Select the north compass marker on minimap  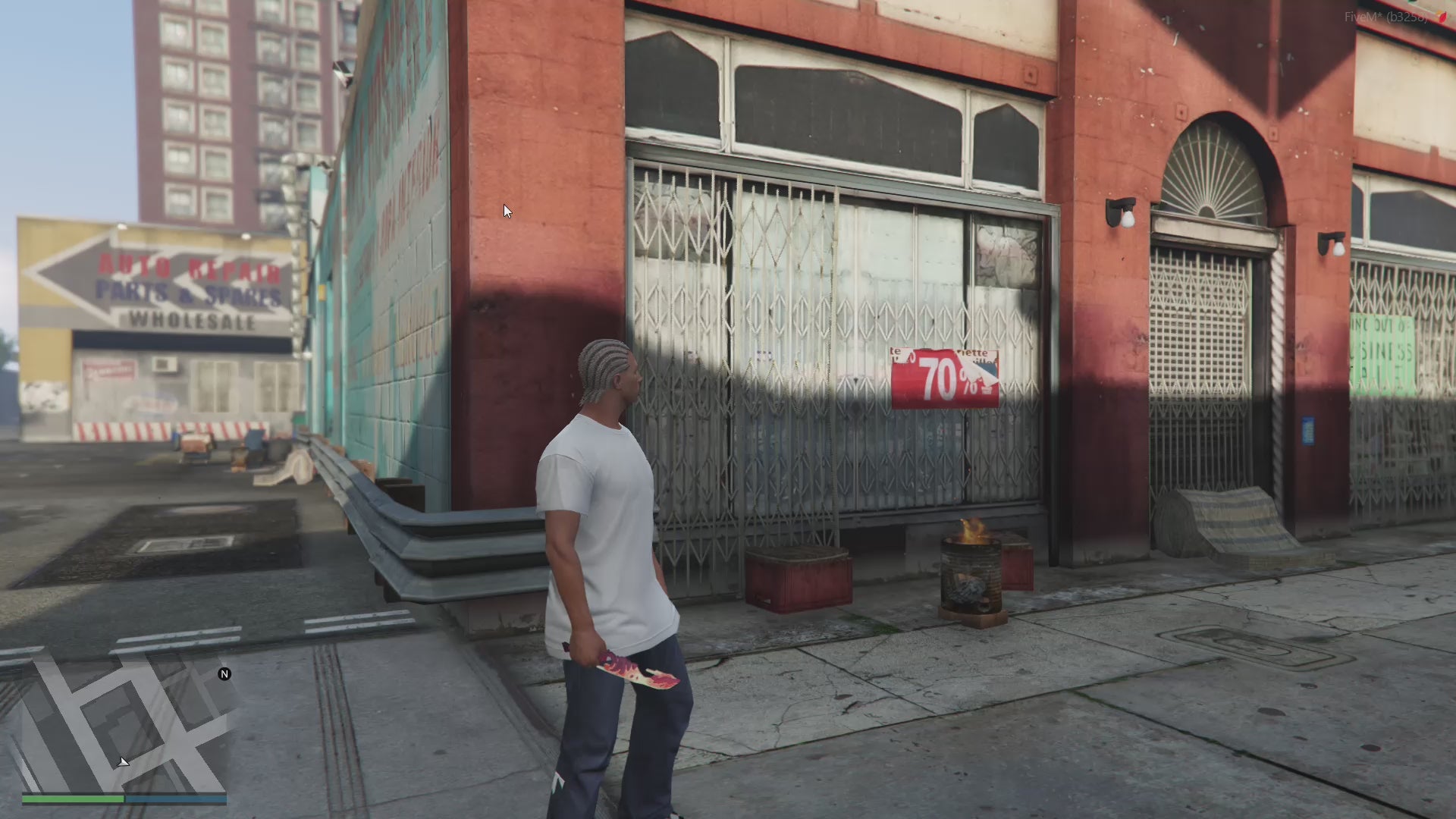(x=224, y=674)
